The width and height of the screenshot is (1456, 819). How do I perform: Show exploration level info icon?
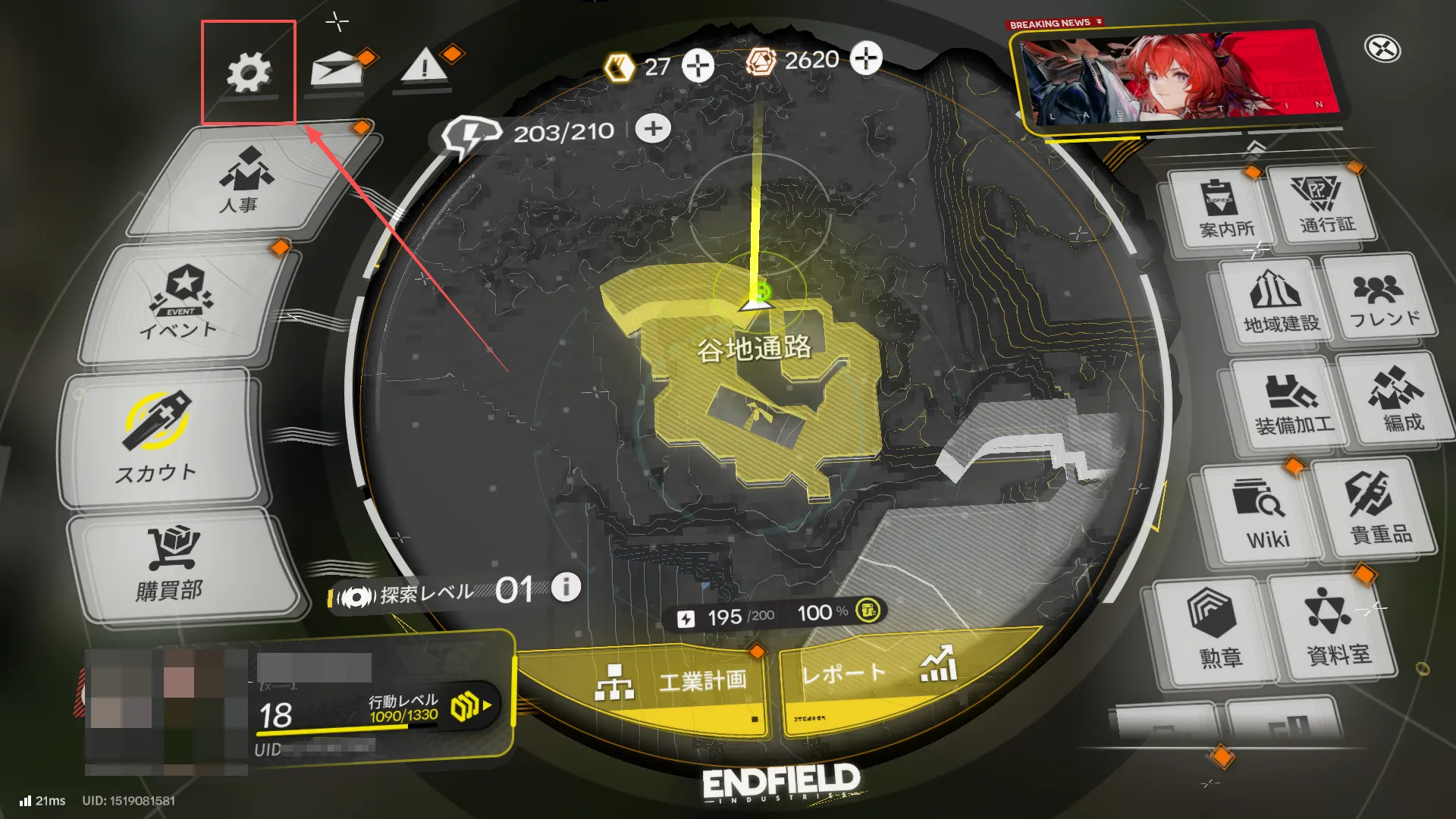click(566, 587)
